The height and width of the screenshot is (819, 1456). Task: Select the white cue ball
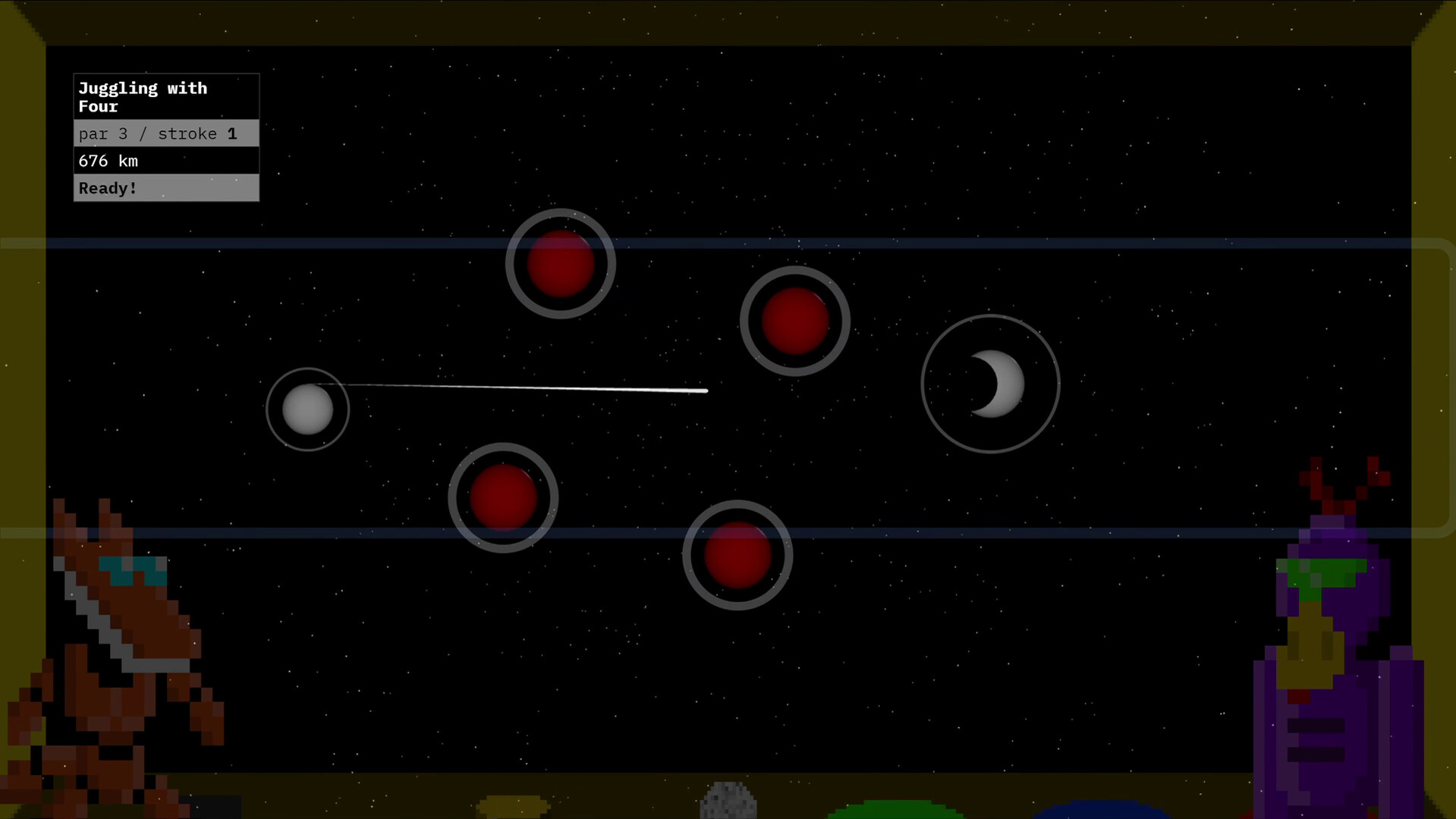click(x=308, y=409)
